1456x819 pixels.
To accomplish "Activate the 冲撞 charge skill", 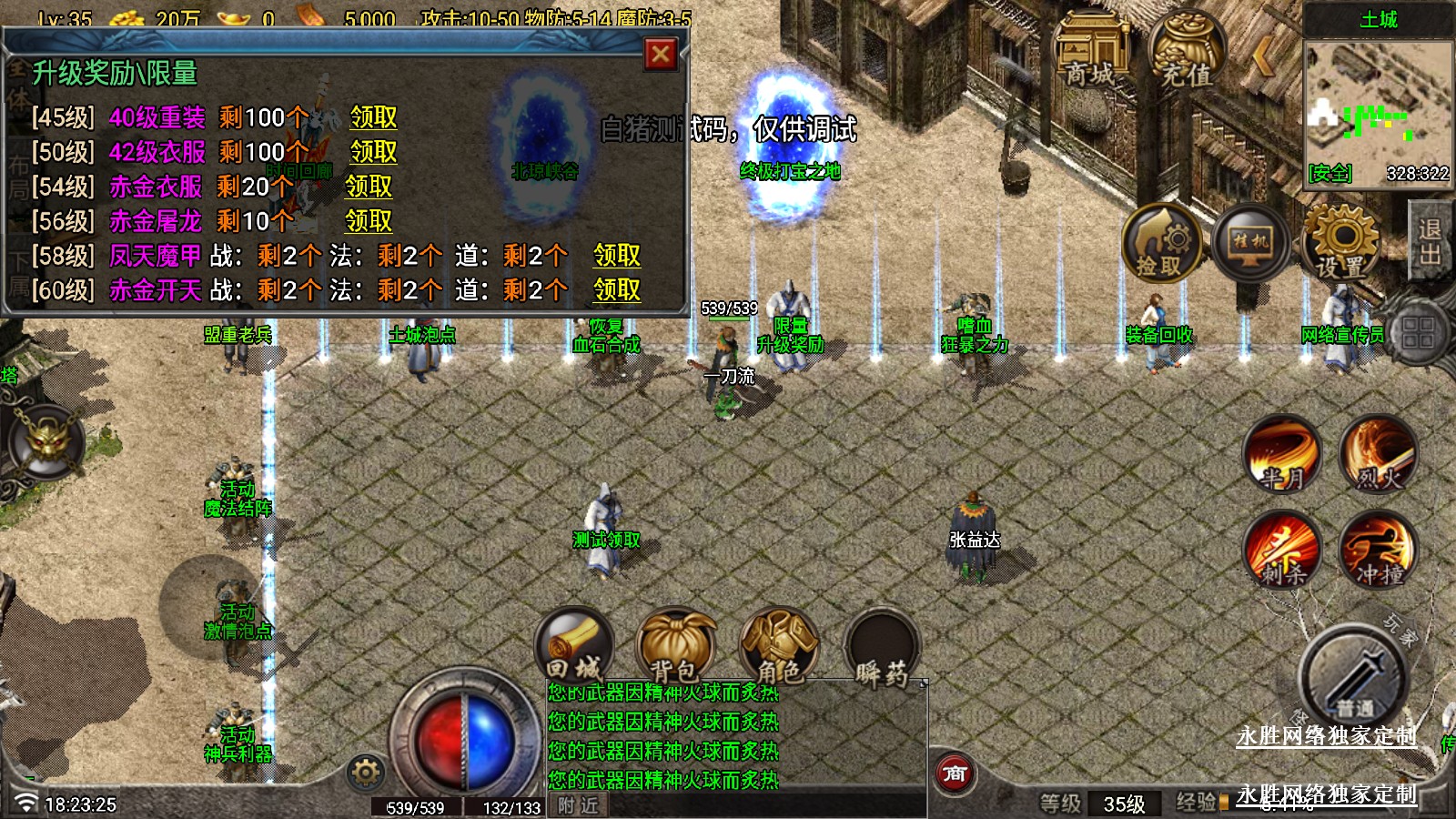I will pyautogui.click(x=1378, y=549).
